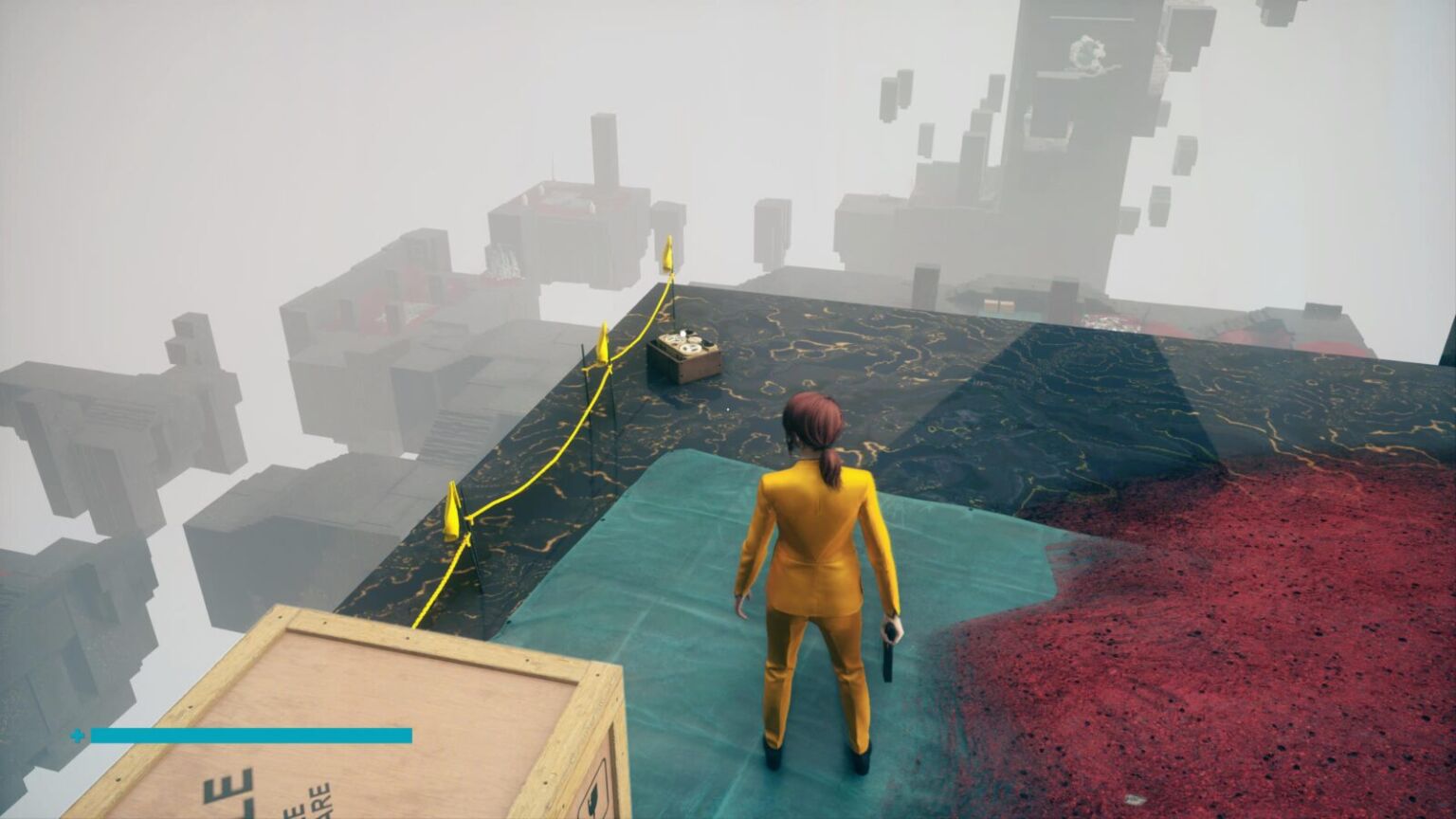Click the blue health cross icon
Screen dimensions: 1456x819
76,733
